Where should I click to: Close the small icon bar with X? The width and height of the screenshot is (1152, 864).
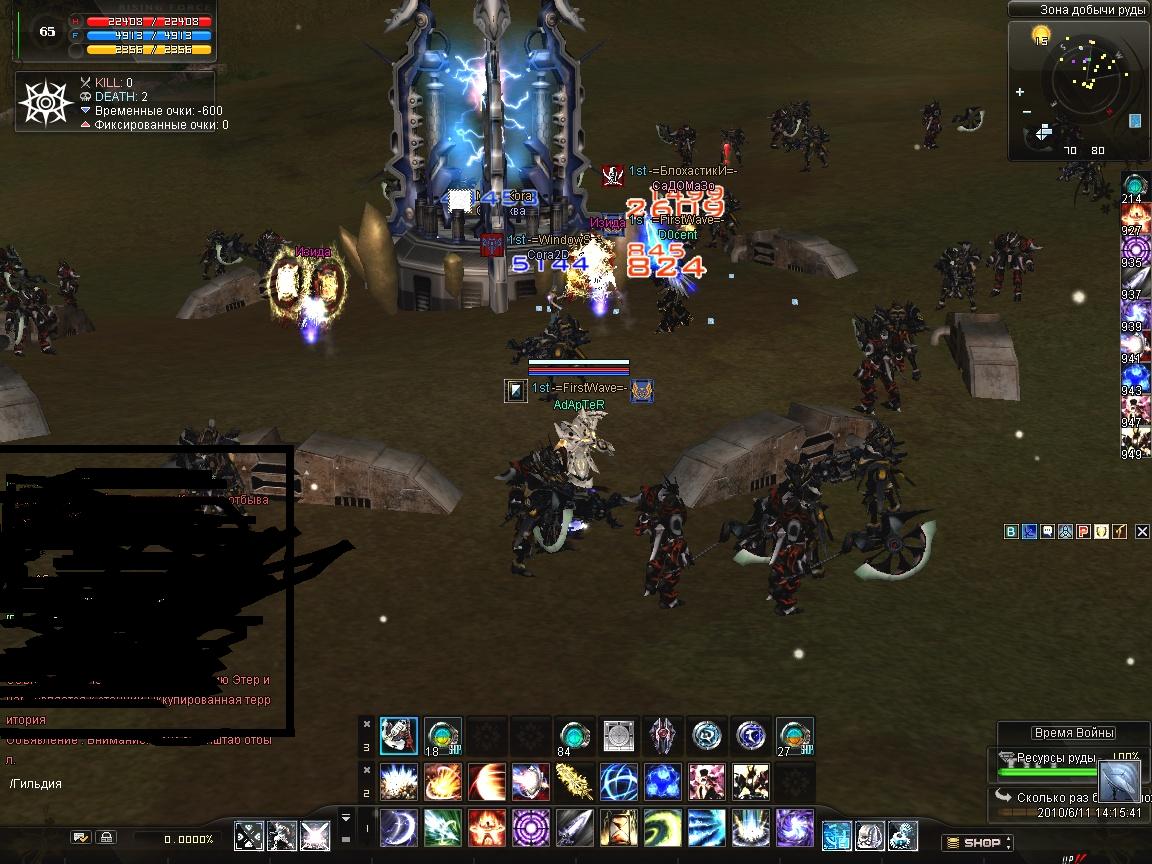point(1144,532)
